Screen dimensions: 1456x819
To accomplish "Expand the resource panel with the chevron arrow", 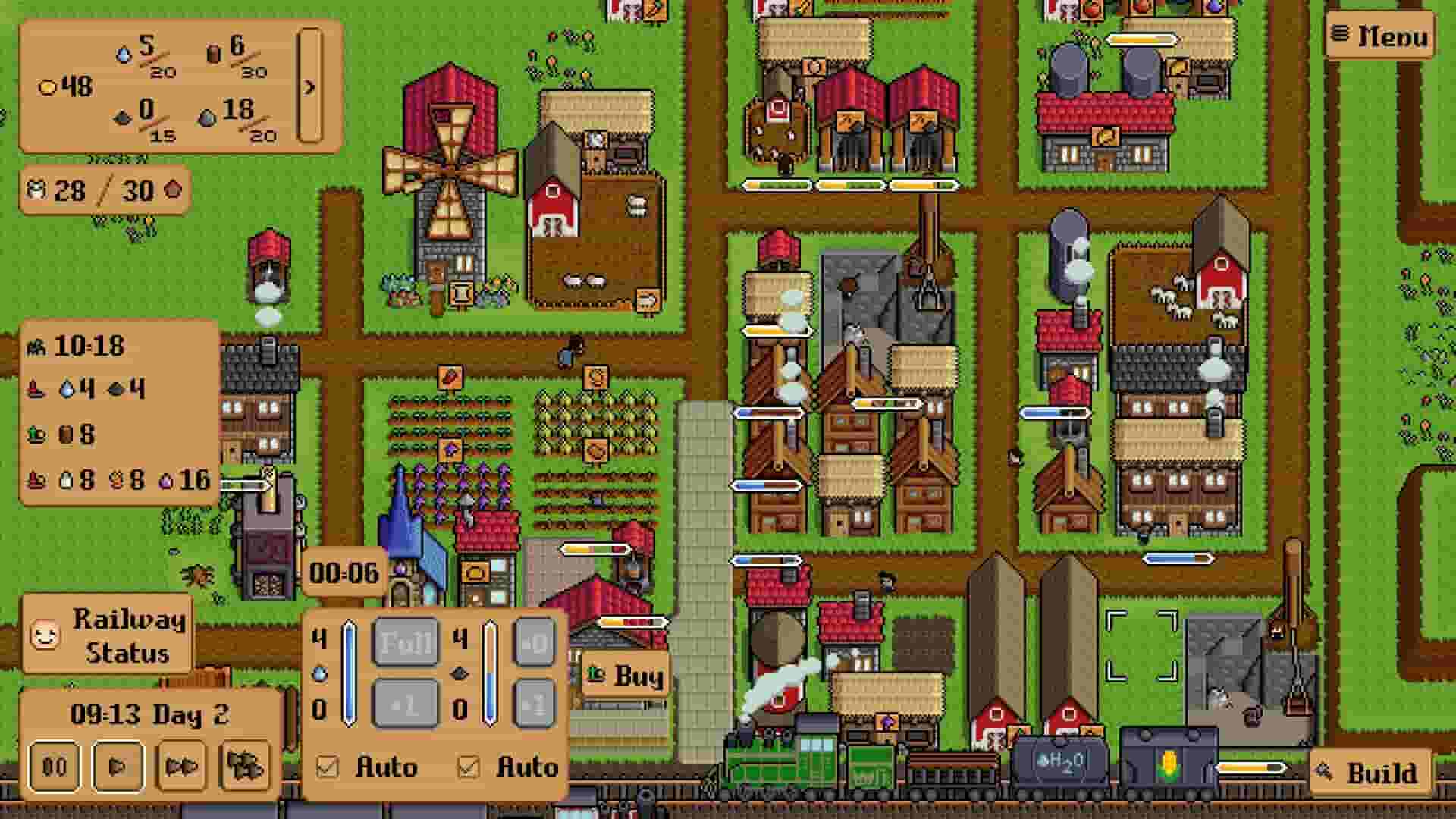I will [x=308, y=87].
